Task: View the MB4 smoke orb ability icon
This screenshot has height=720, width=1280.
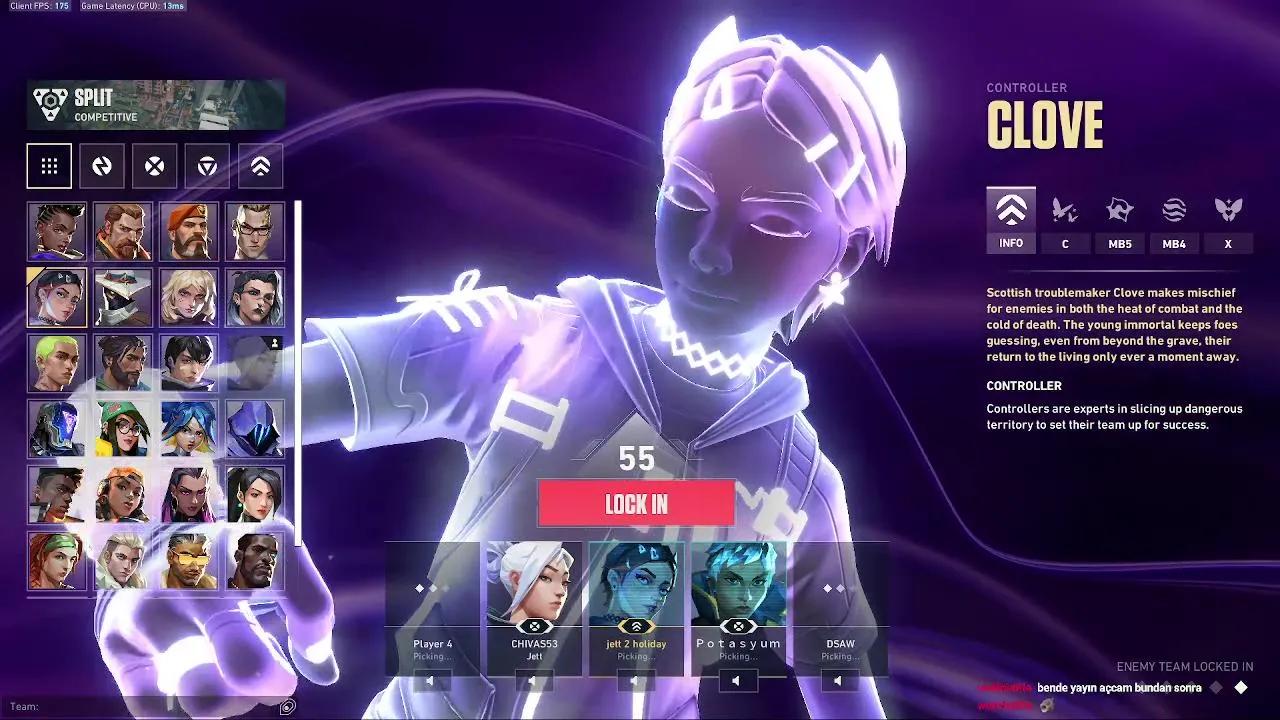Action: (1174, 212)
